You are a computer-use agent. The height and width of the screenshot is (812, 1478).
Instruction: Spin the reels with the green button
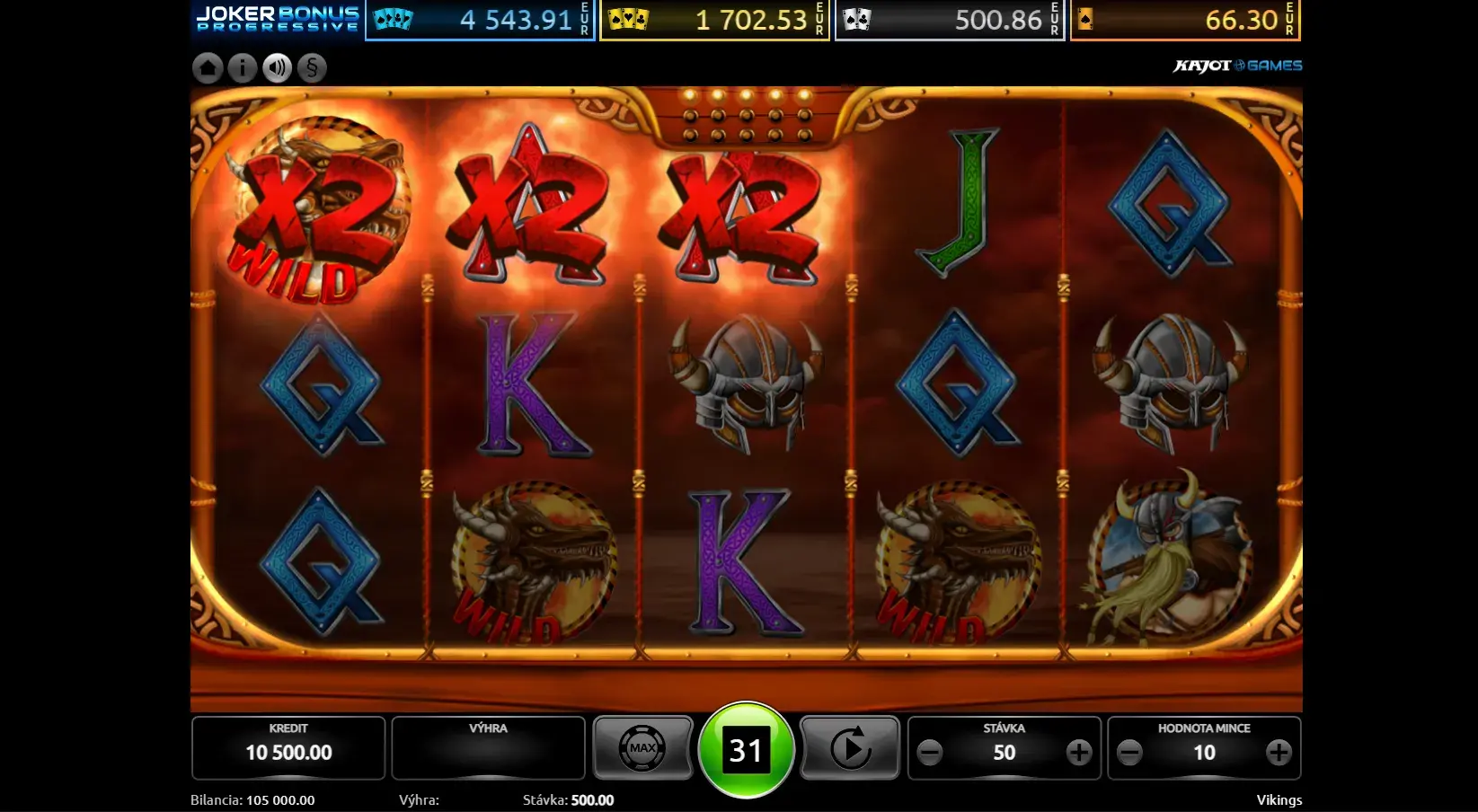(x=746, y=750)
